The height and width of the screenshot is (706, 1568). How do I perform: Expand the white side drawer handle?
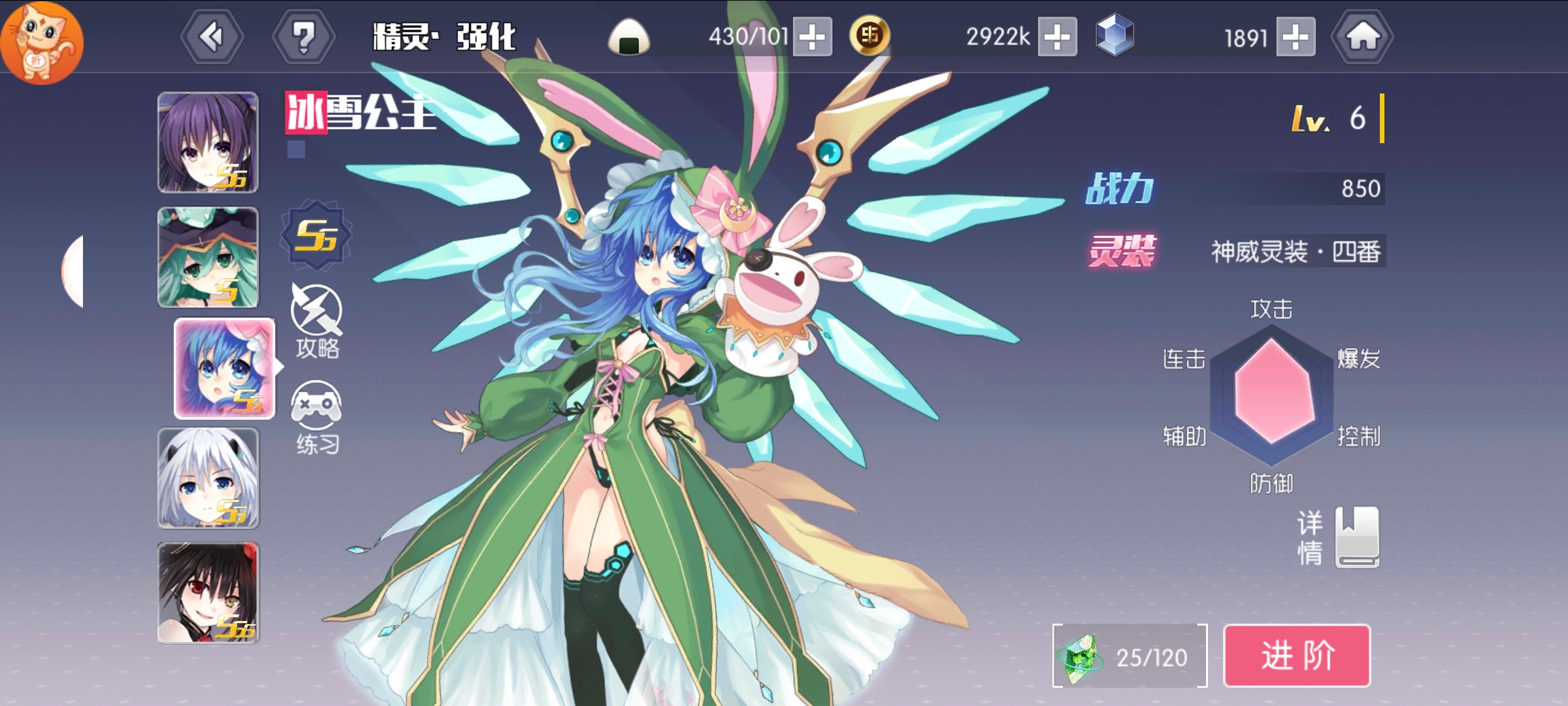tap(73, 271)
